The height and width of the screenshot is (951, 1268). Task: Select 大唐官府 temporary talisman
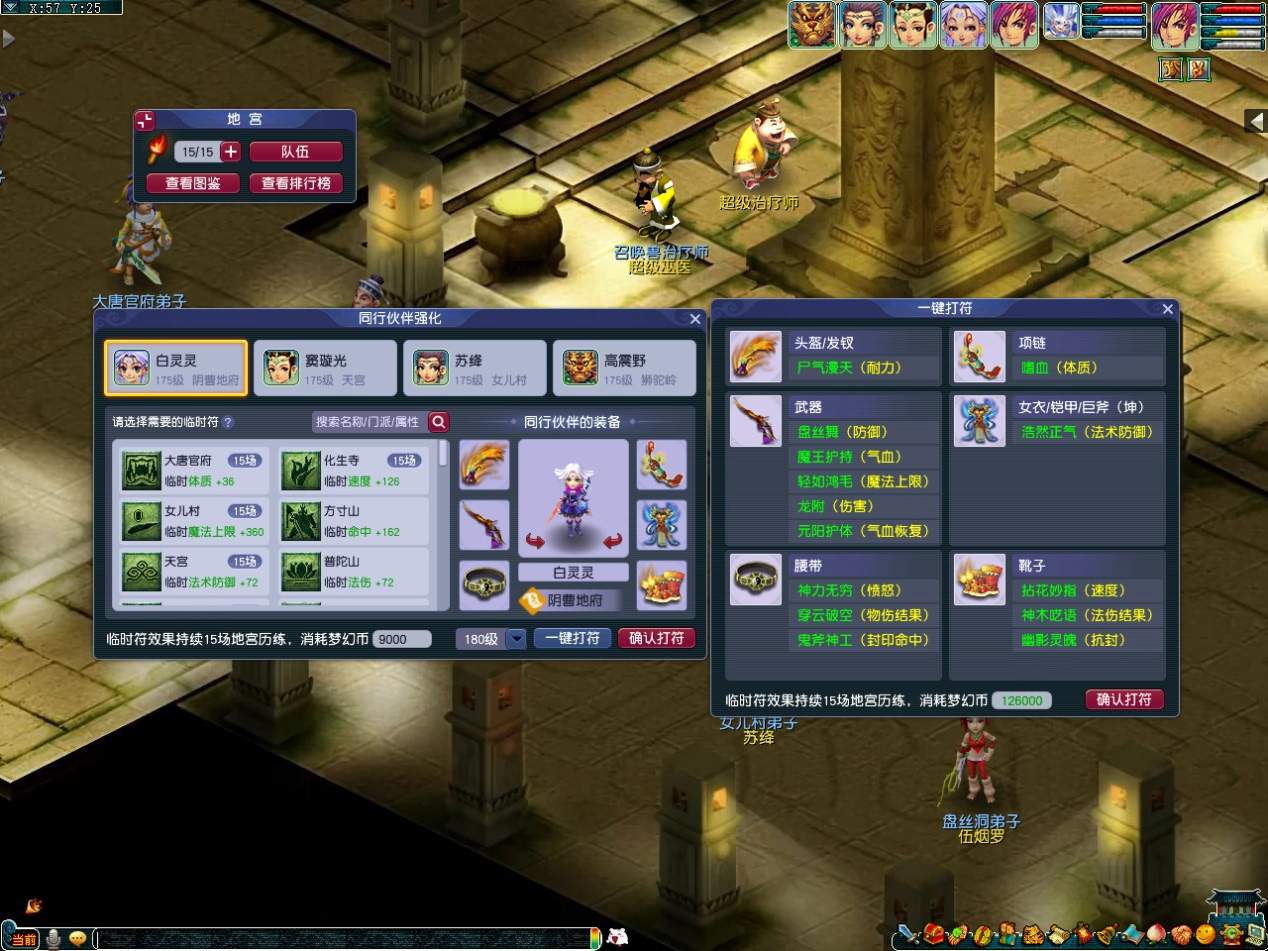(192, 471)
